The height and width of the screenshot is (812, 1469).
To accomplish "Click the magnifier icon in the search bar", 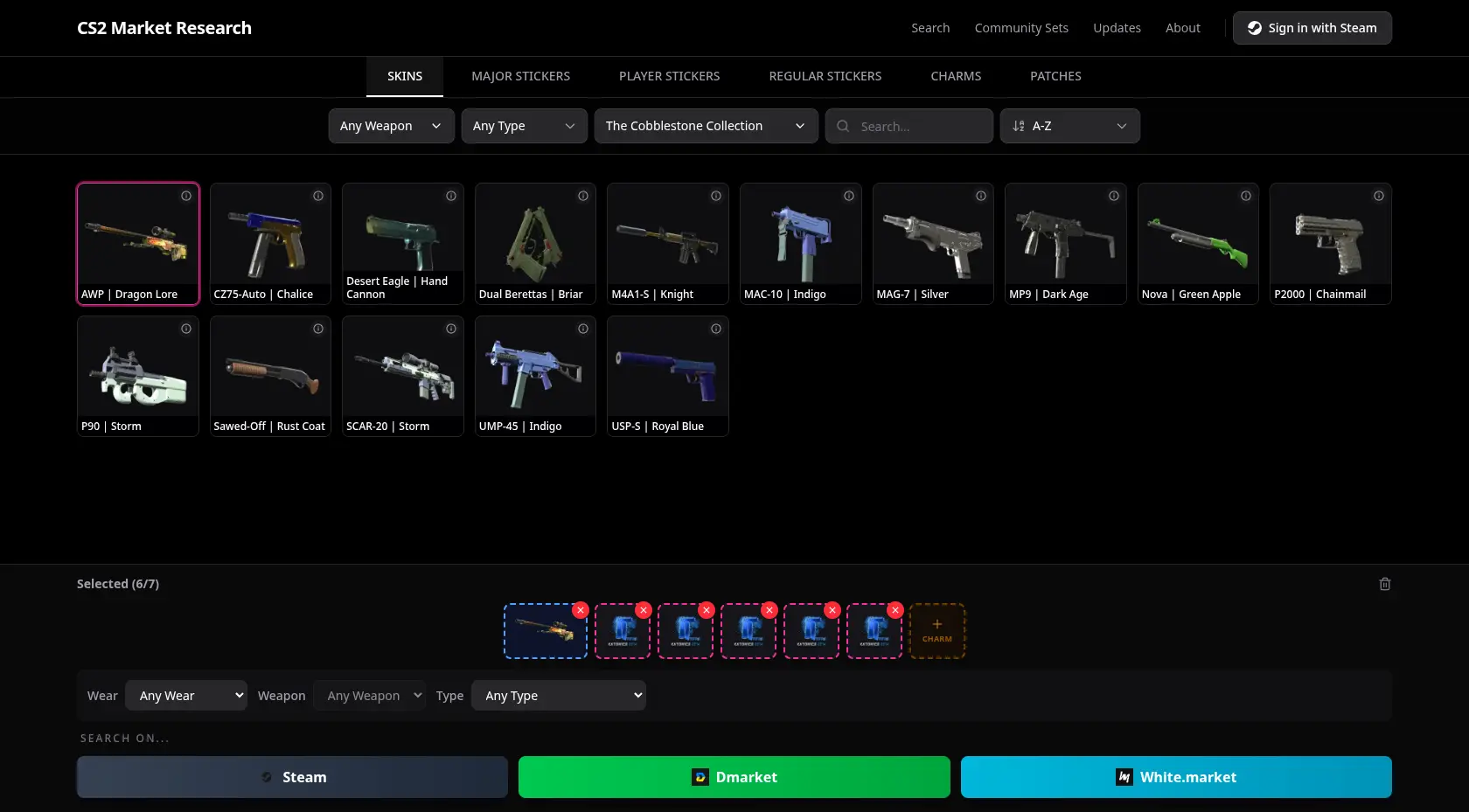I will tap(842, 126).
